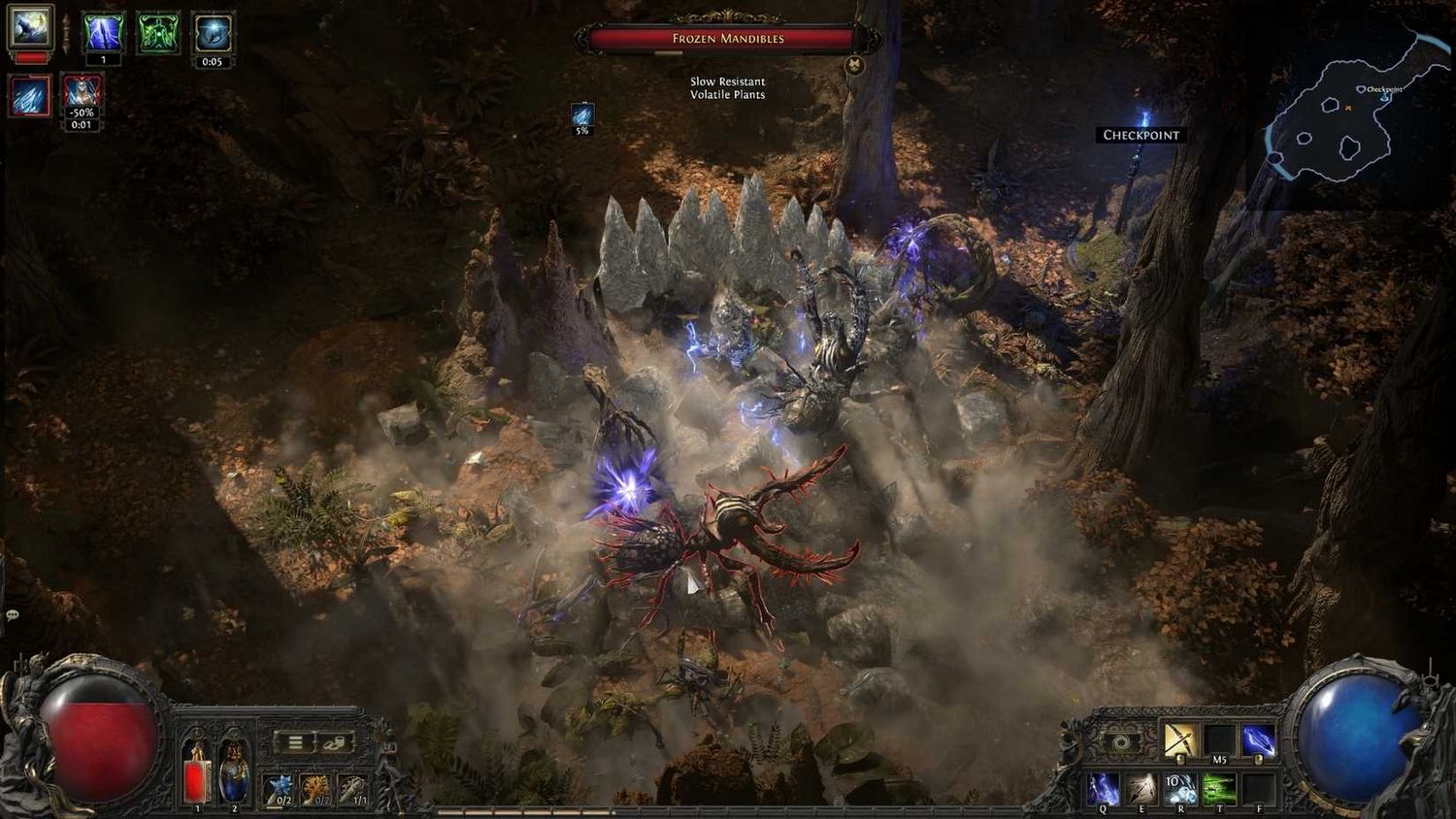The image size is (1456, 819).
Task: Activate the green poison arrow skill
Action: 1219,789
